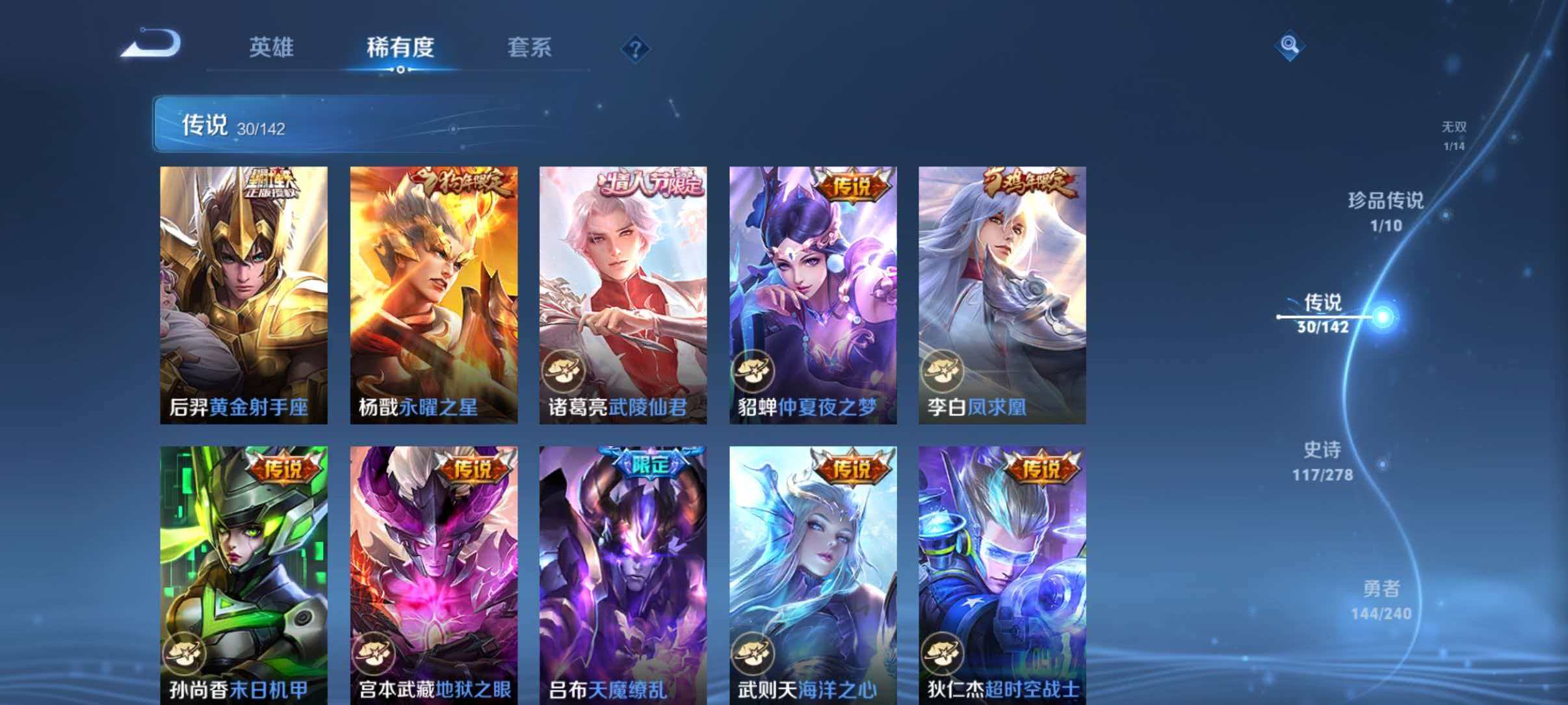Viewport: 1568px width, 705px height.
Task: Switch to the 套系 tab
Action: tap(529, 48)
